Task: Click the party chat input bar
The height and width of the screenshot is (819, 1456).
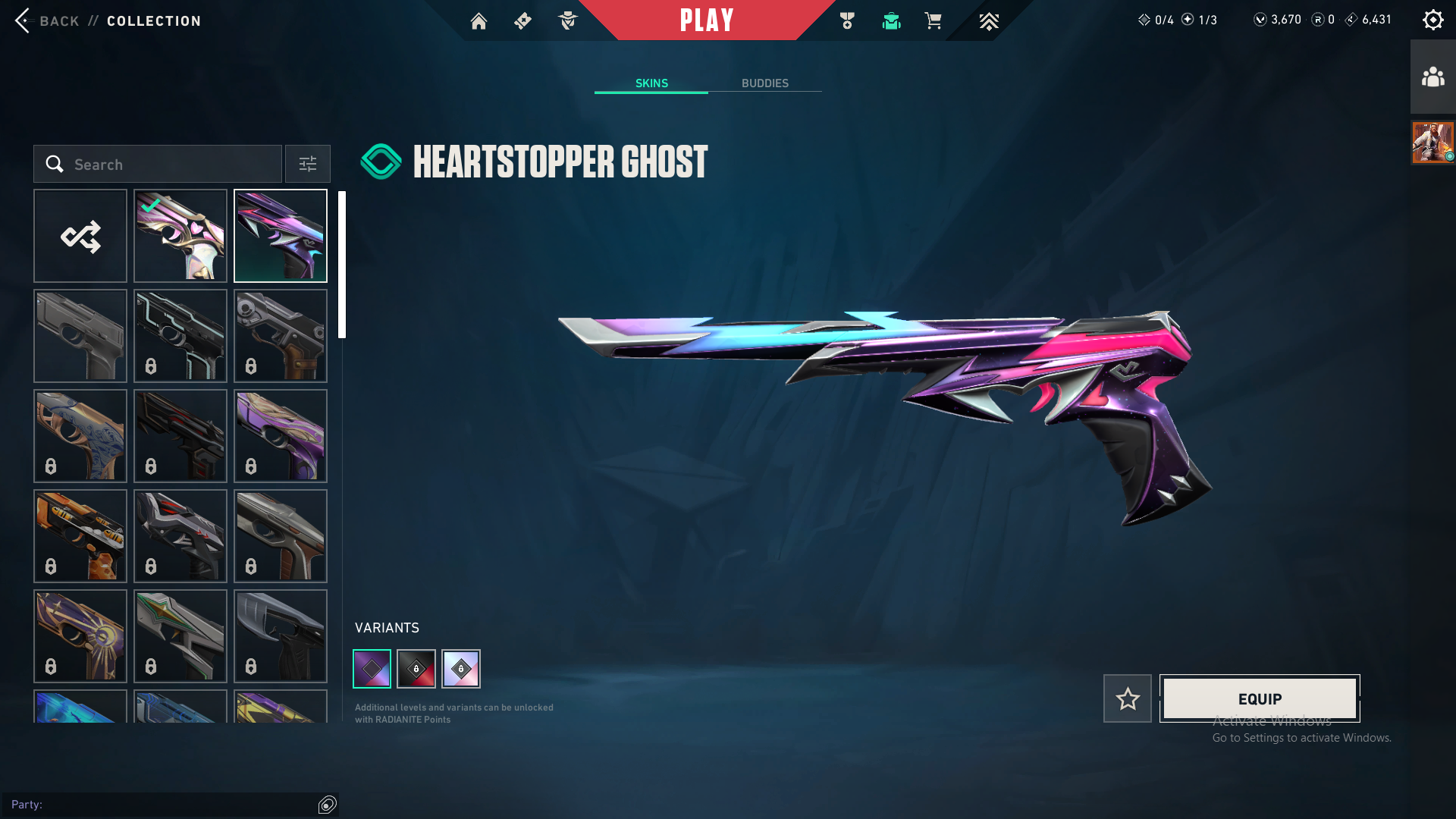Action: tap(159, 805)
